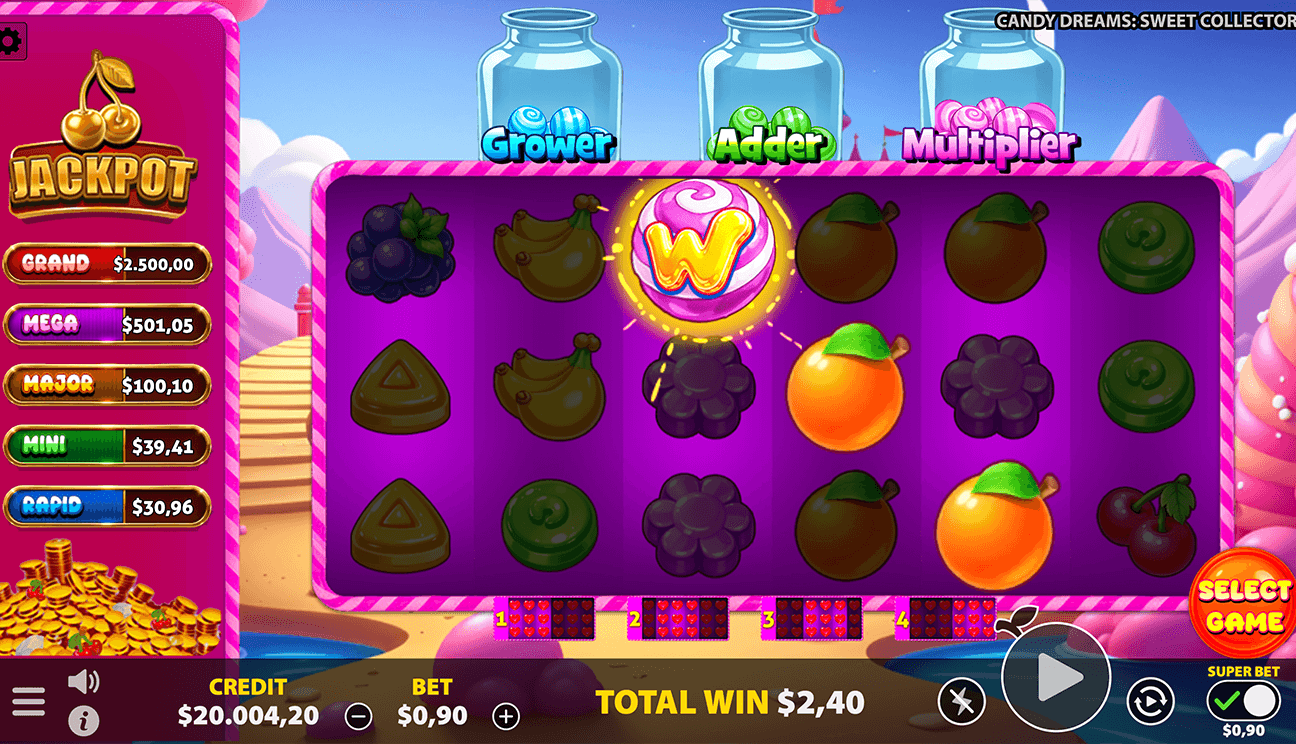Decrease the bet with the minus stepper
The width and height of the screenshot is (1296, 744).
pyautogui.click(x=357, y=716)
